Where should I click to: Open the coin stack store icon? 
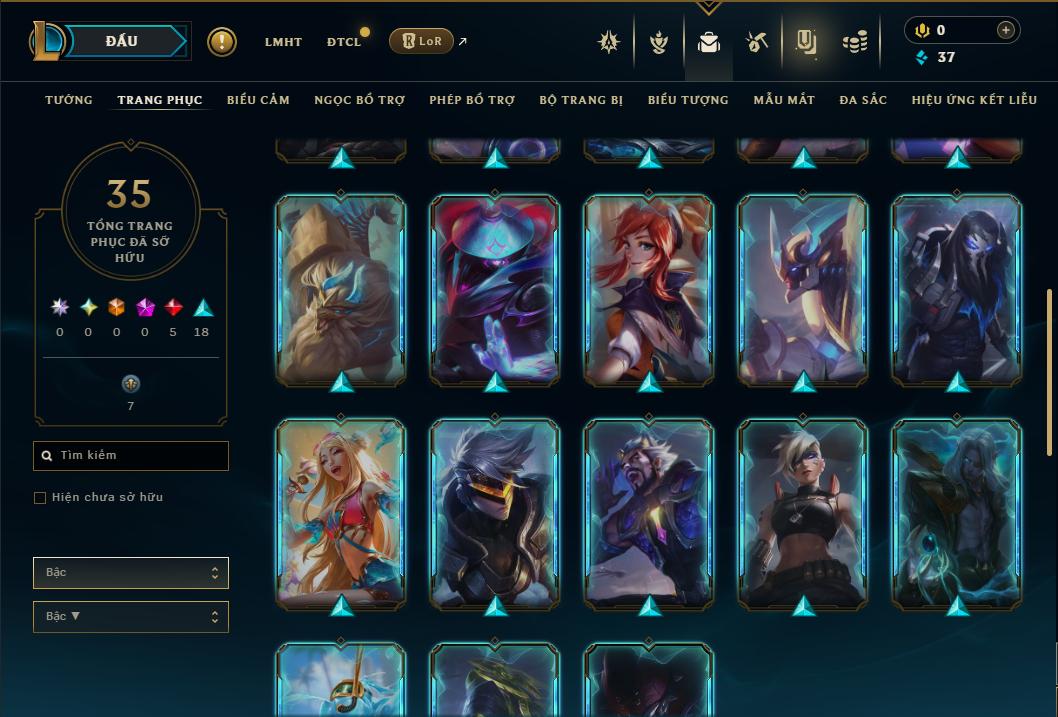point(854,42)
